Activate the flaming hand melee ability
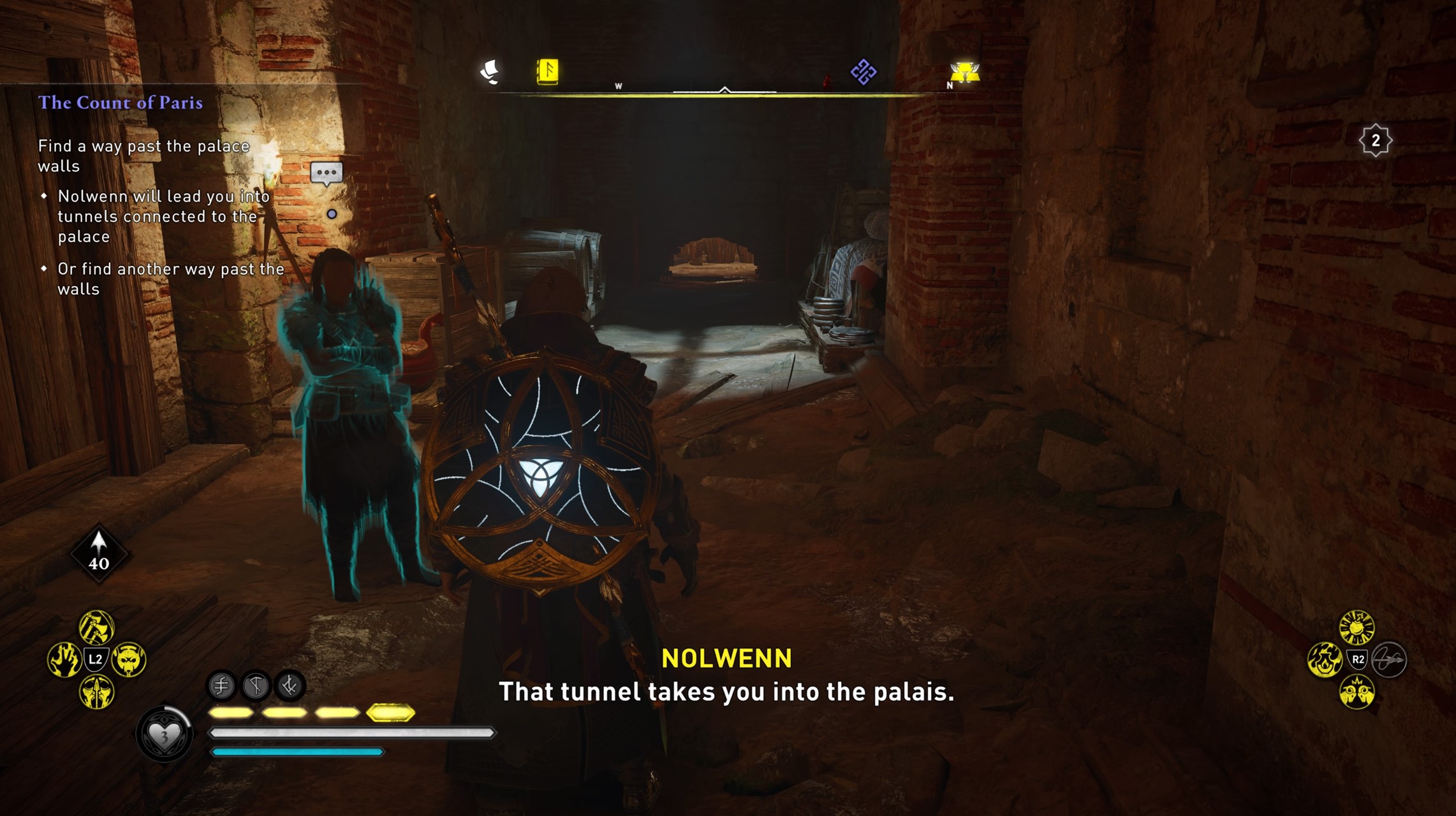1456x816 pixels. tap(64, 660)
